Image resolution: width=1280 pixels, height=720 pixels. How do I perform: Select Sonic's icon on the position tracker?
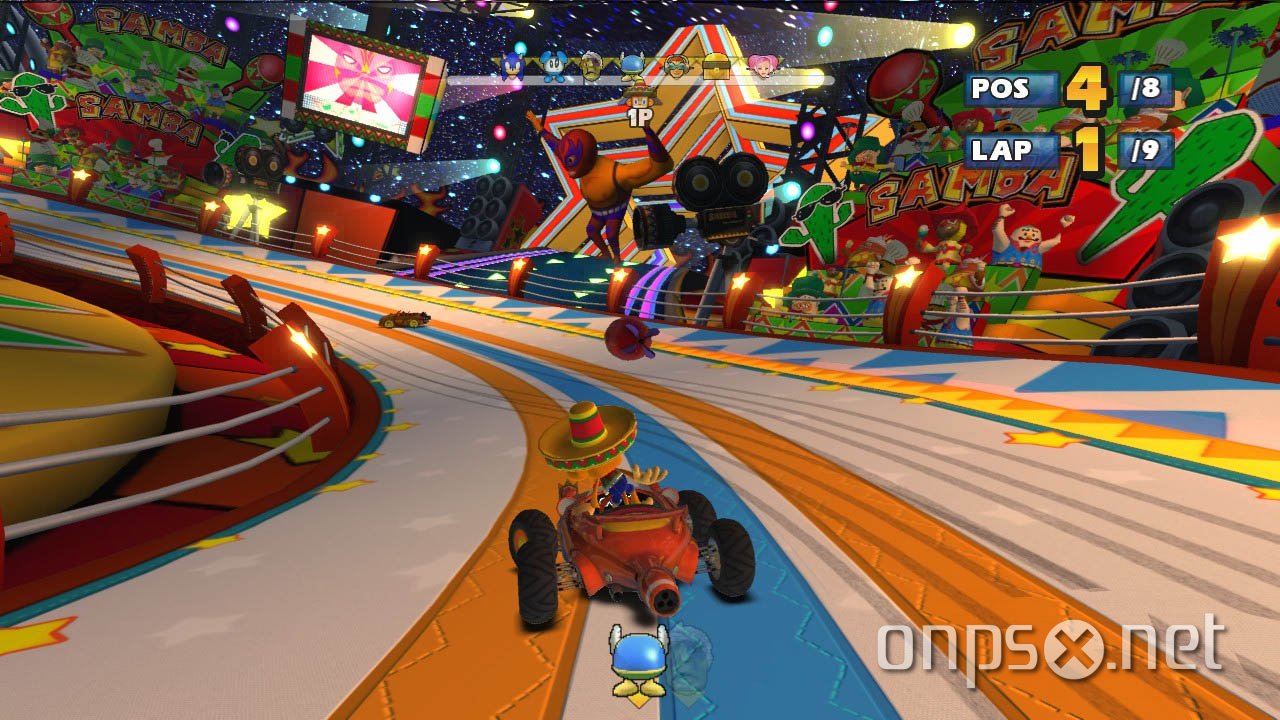[x=511, y=66]
